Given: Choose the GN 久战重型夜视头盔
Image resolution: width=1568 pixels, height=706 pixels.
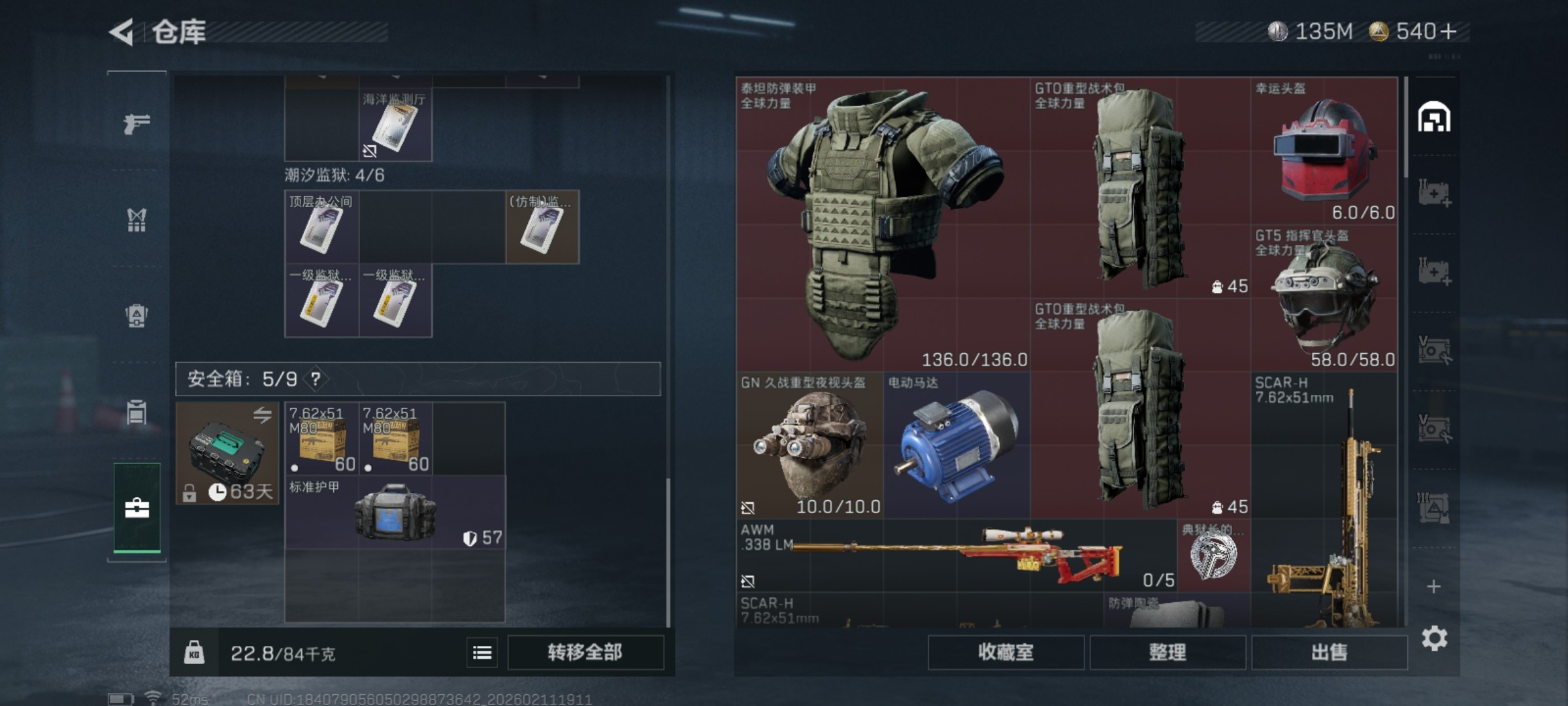Looking at the screenshot, I should pos(809,445).
